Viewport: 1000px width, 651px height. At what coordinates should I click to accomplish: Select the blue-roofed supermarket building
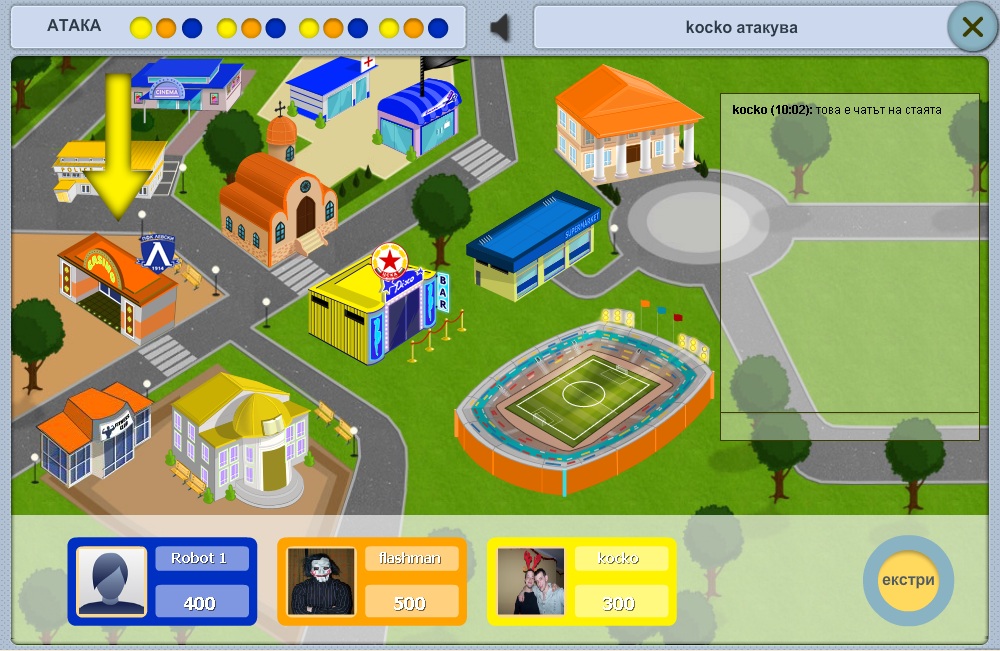[x=533, y=245]
